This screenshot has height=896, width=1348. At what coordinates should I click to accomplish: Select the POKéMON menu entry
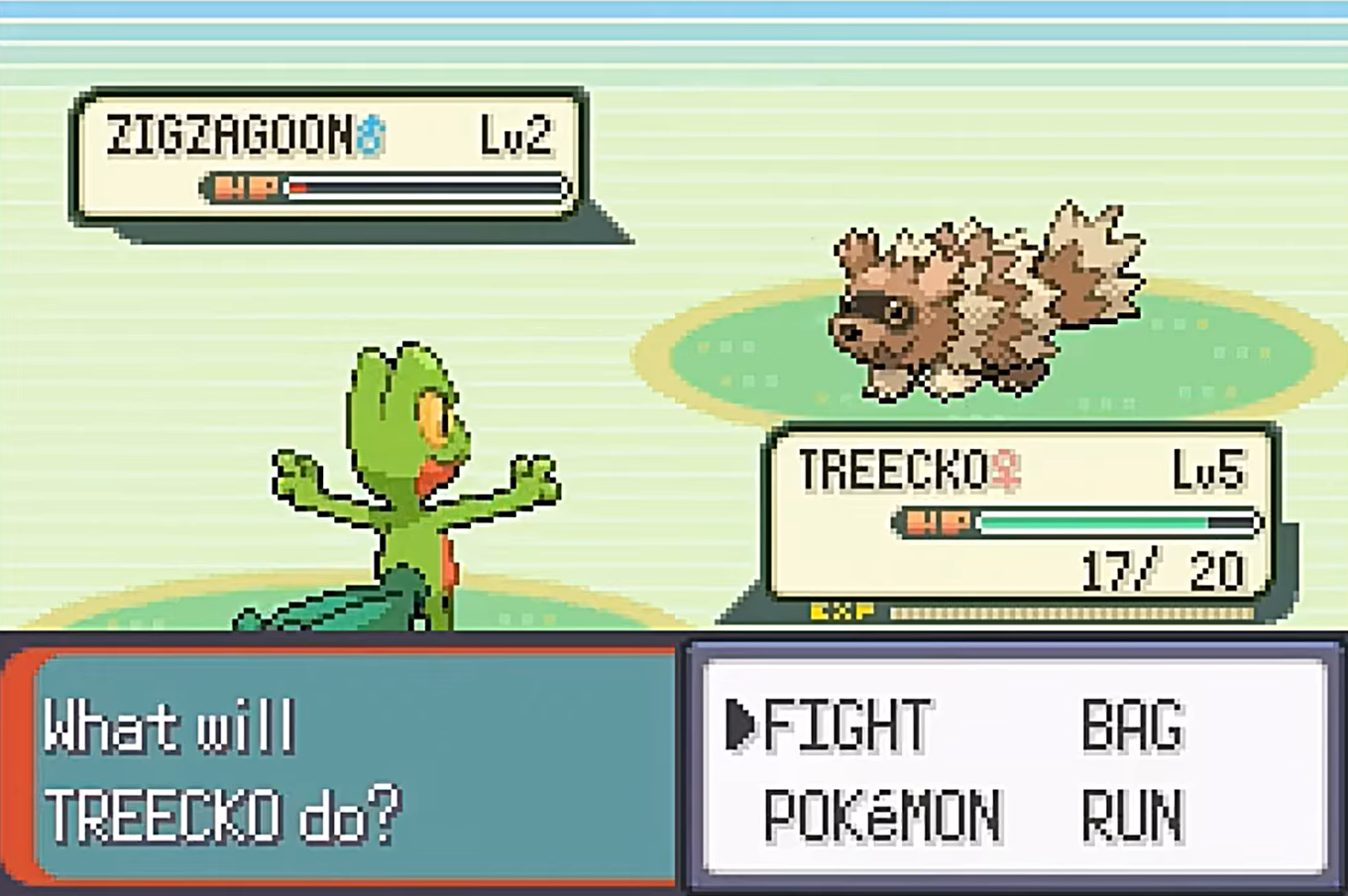click(x=881, y=816)
